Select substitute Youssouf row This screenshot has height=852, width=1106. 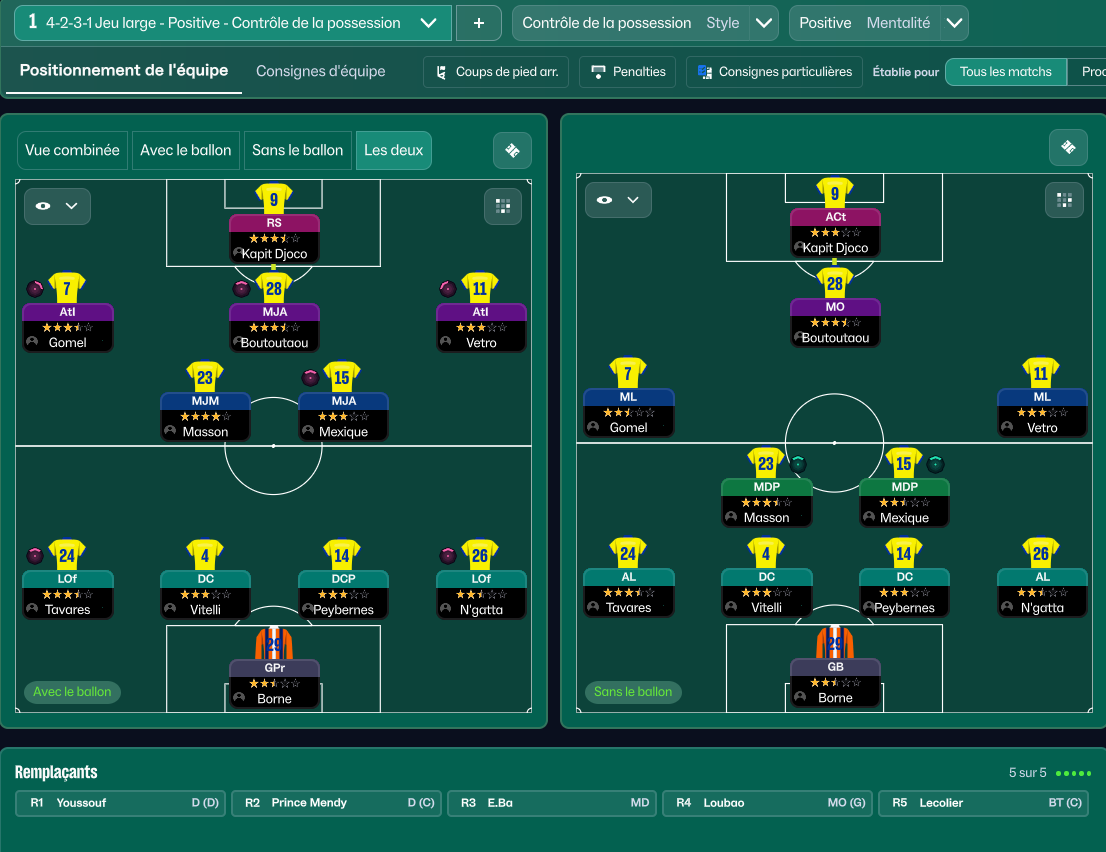pos(122,803)
